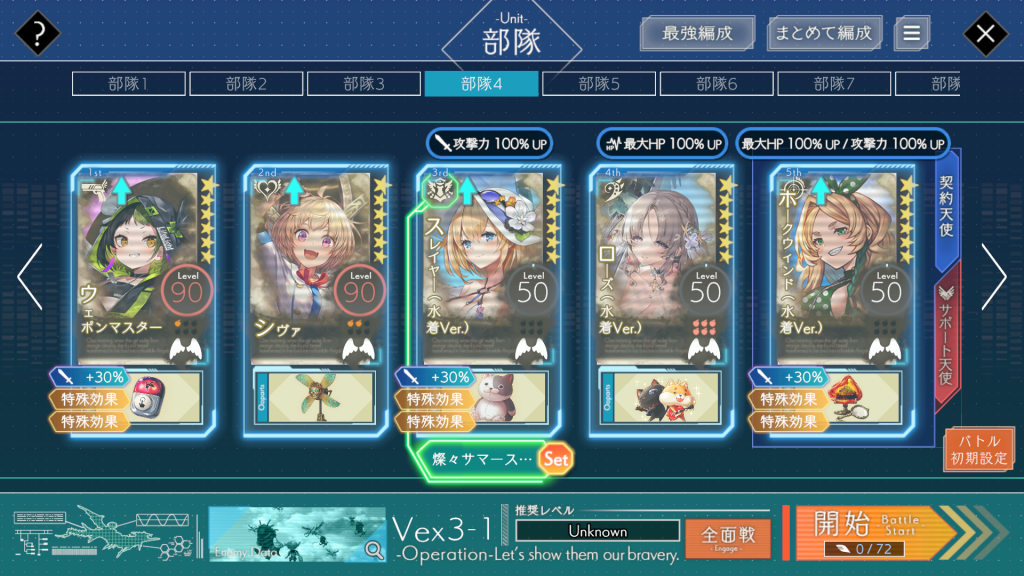Image resolution: width=1024 pixels, height=576 pixels.
Task: Switch to the 部隊7 tab
Action: [834, 84]
